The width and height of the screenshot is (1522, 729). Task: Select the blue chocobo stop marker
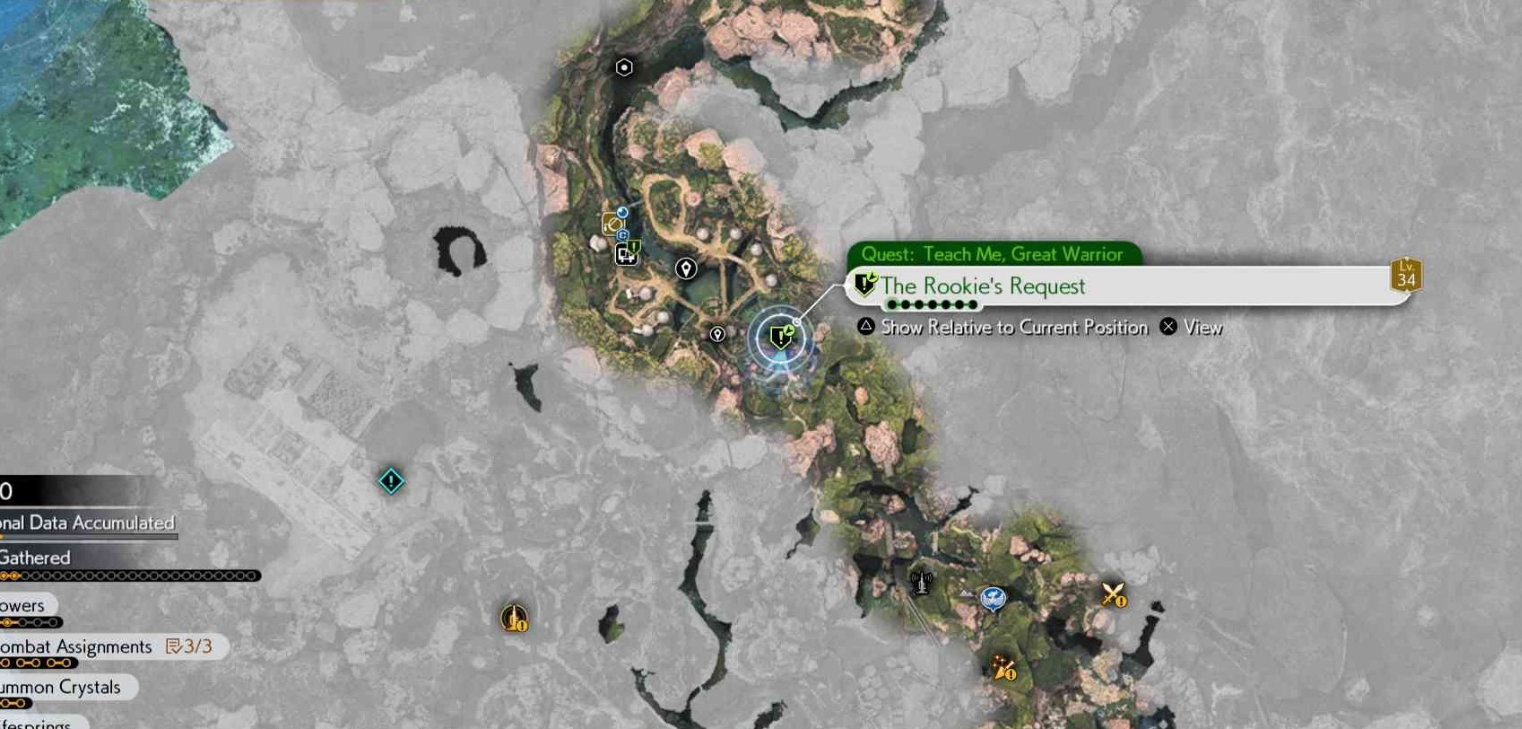tap(992, 598)
